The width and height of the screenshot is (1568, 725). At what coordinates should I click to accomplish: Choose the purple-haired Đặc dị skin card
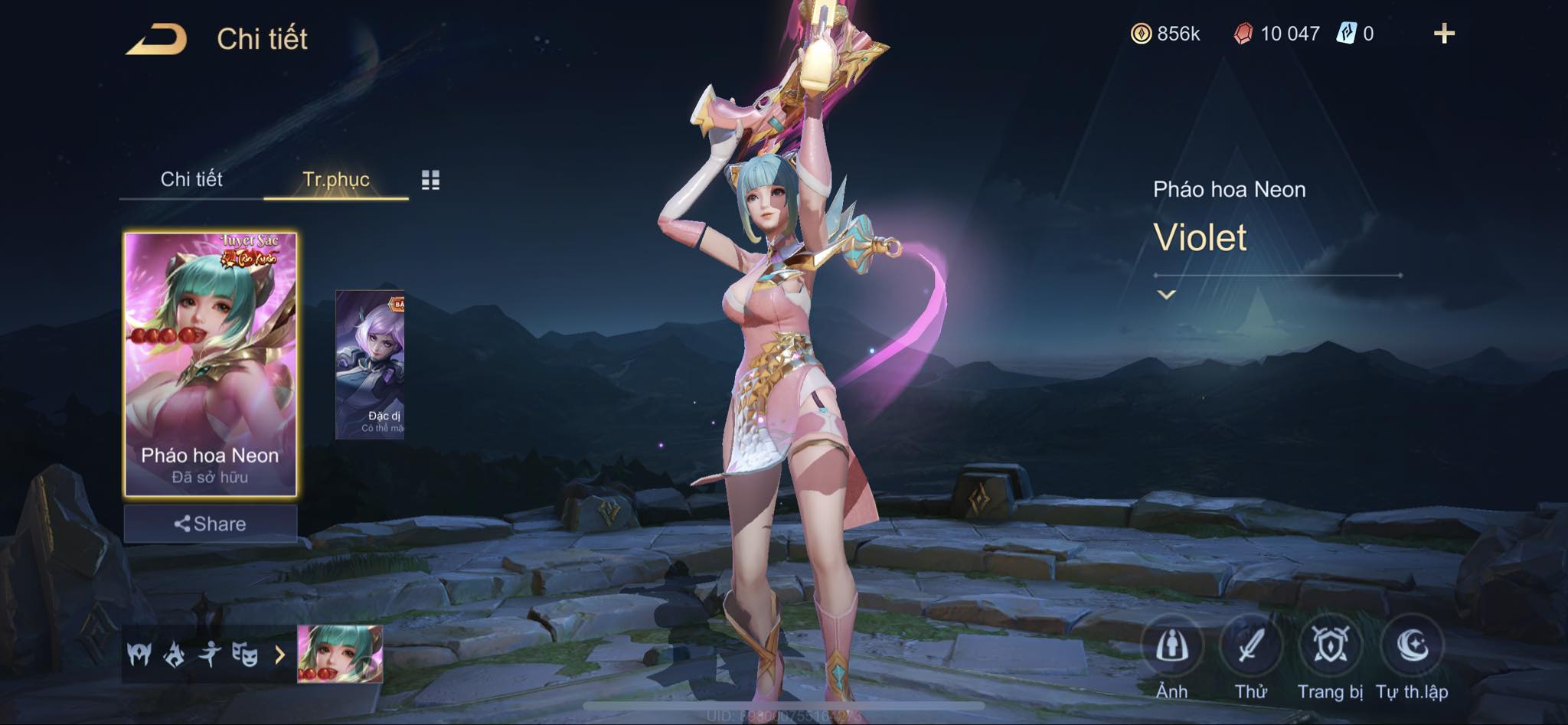point(370,364)
